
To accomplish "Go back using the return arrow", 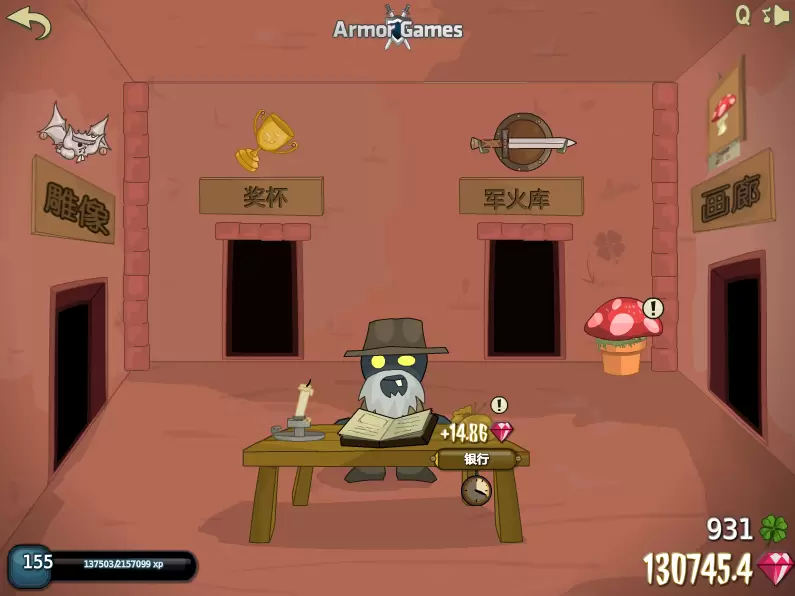I will click(x=28, y=21).
